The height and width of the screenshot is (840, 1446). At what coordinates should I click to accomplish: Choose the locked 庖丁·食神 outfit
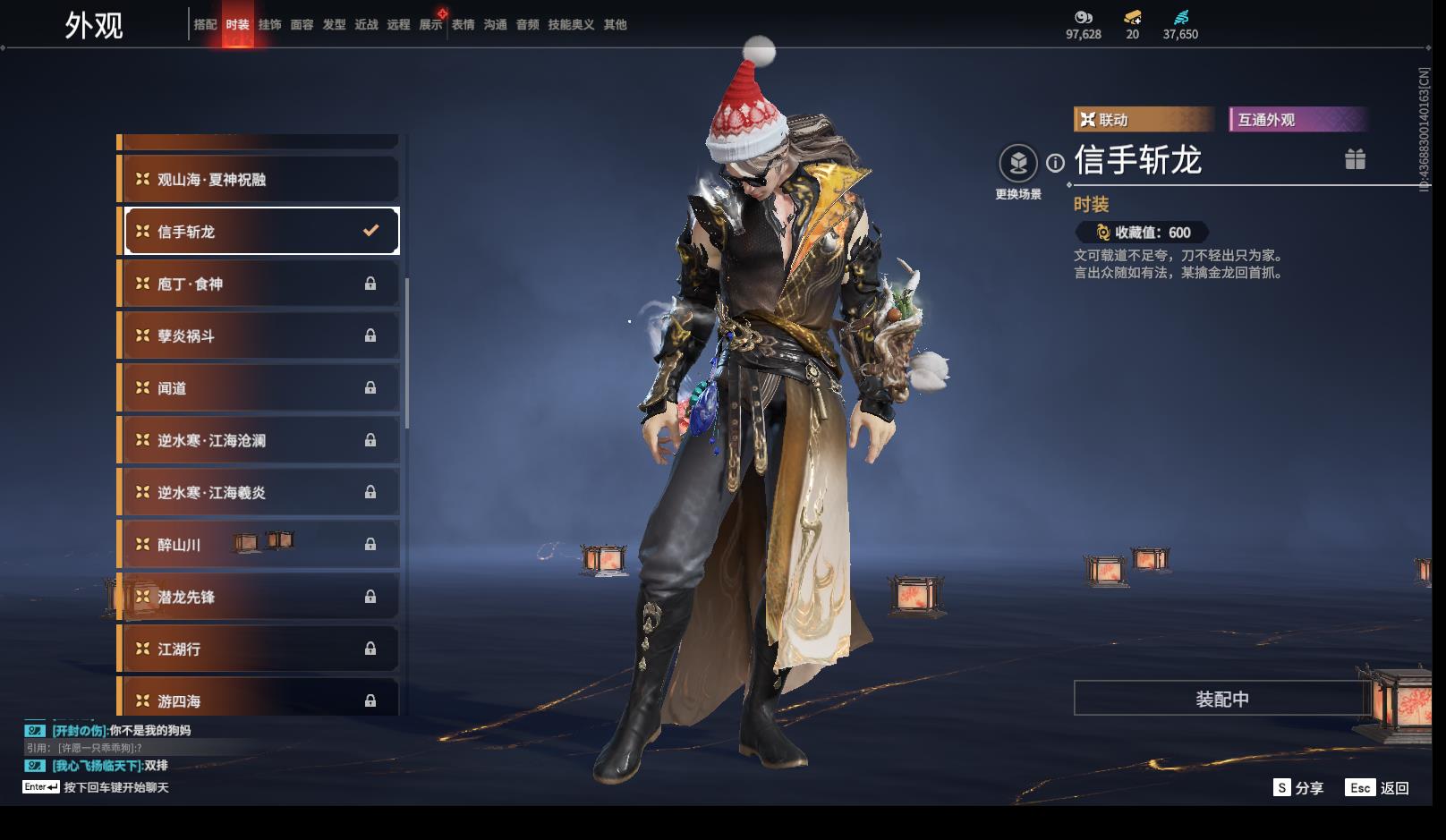point(259,284)
